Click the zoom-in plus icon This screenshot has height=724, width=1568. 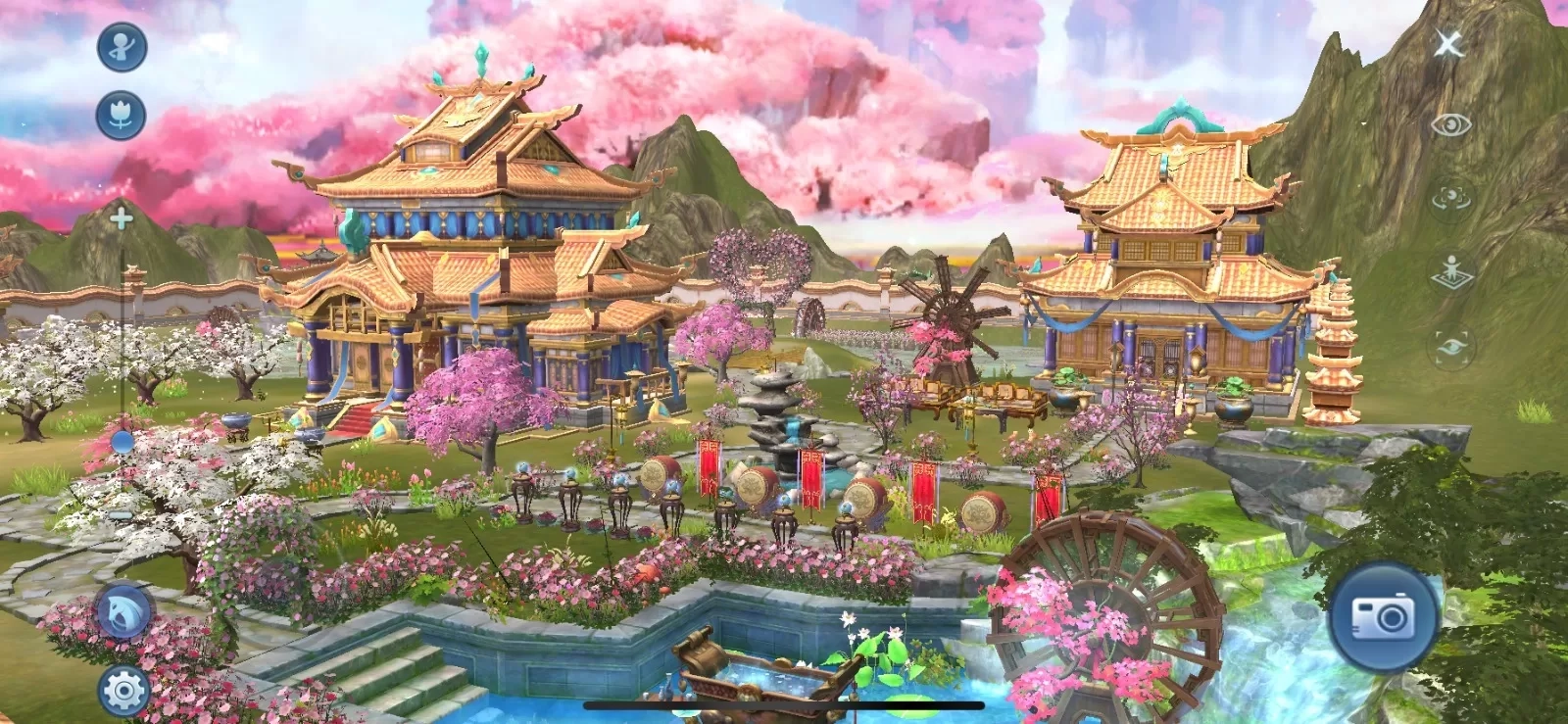[x=120, y=217]
